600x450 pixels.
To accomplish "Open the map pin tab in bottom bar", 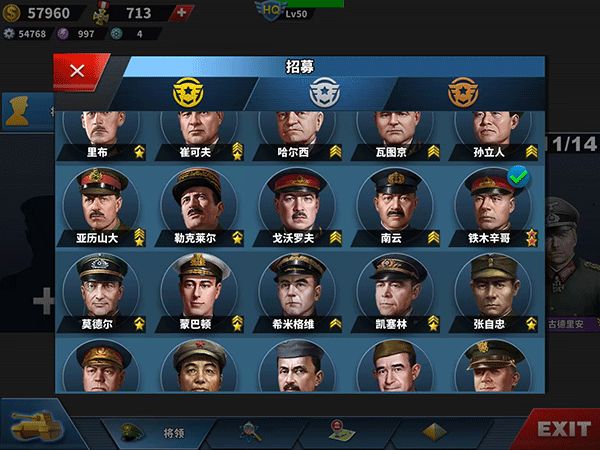I will click(x=340, y=431).
